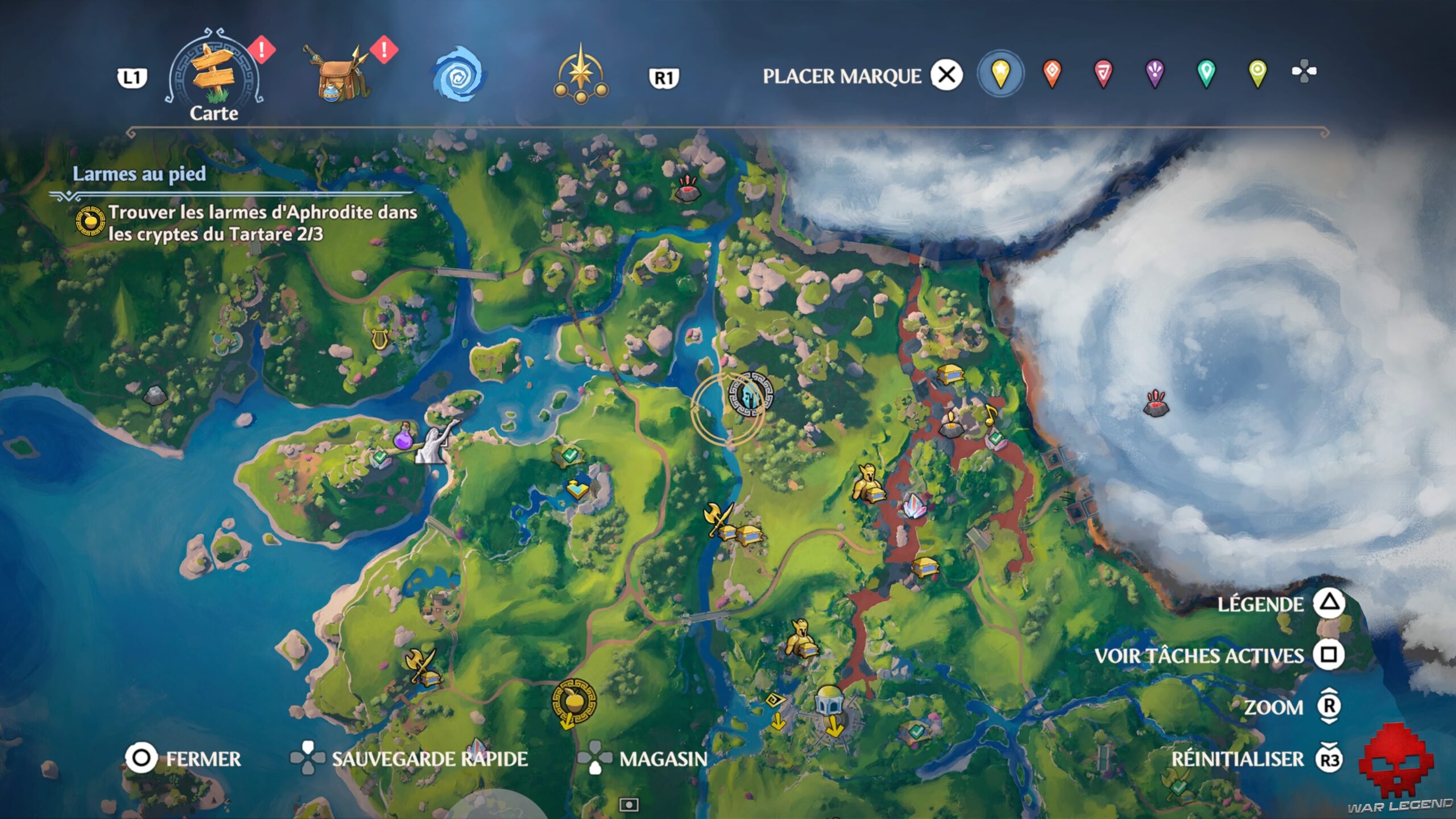Pick the red map marker pin
The height and width of the screenshot is (819, 1456).
coord(1103,74)
